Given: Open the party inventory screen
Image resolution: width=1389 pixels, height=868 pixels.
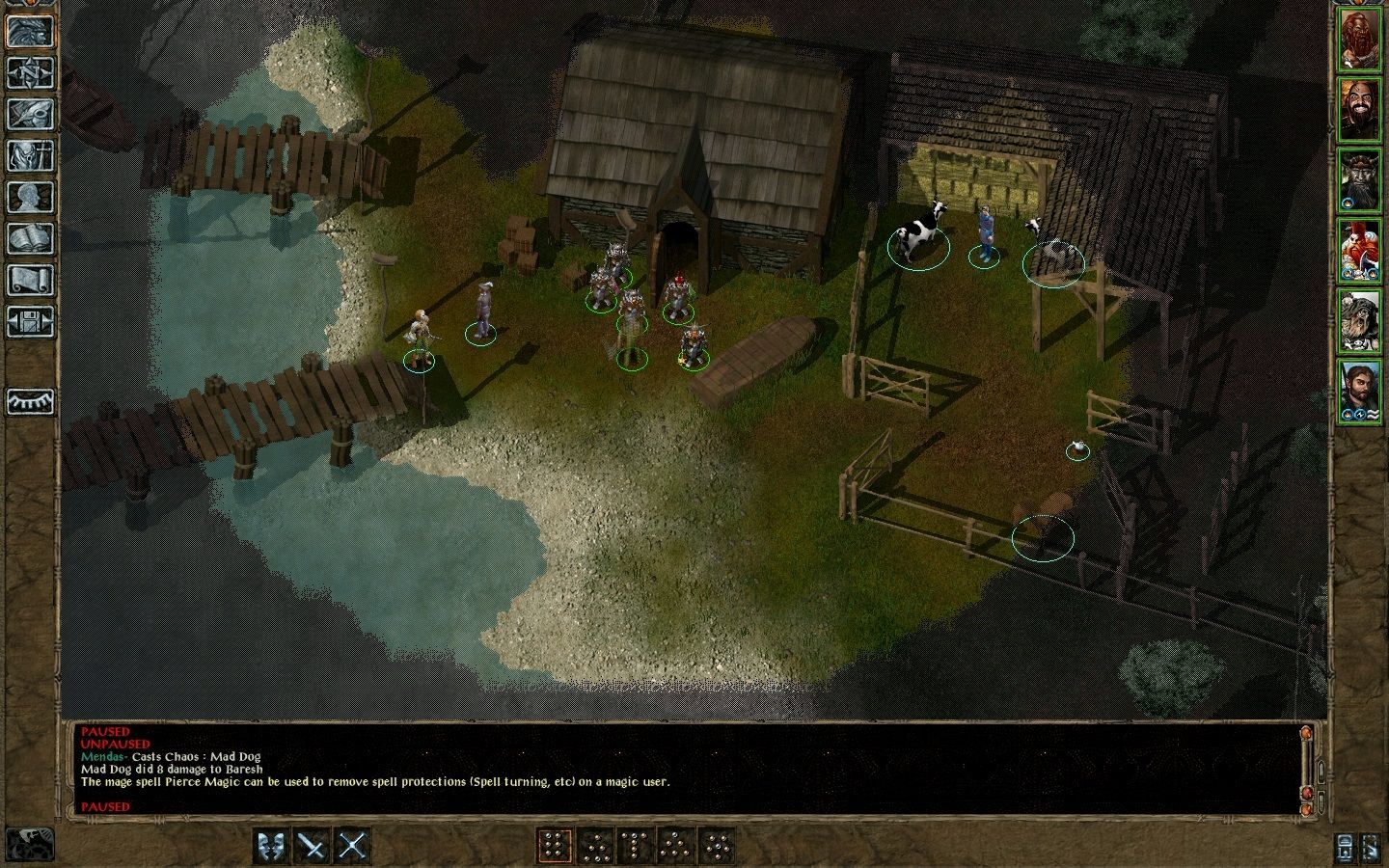Looking at the screenshot, I should pyautogui.click(x=30, y=156).
